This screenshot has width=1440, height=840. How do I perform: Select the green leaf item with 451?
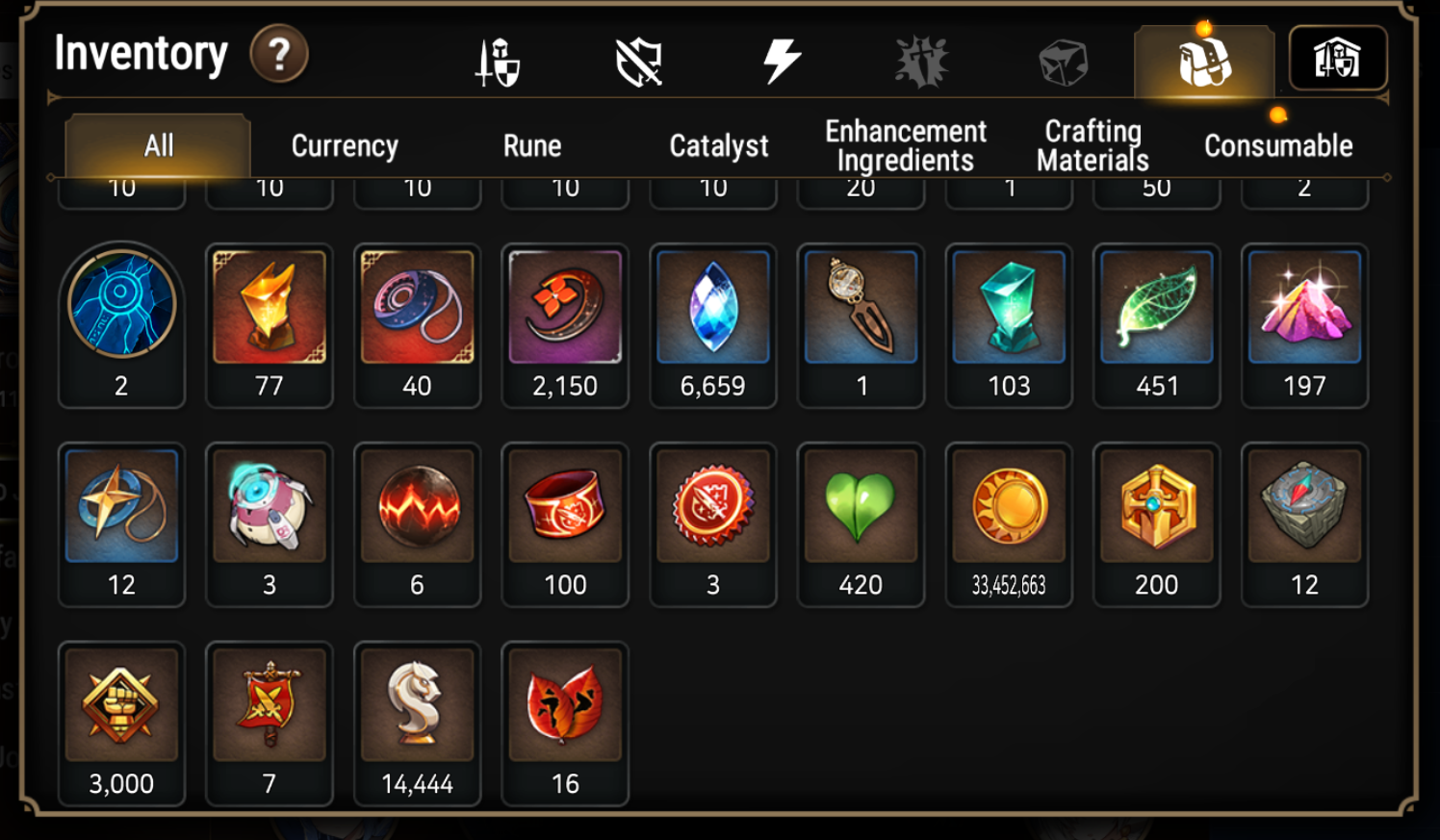tap(1156, 324)
